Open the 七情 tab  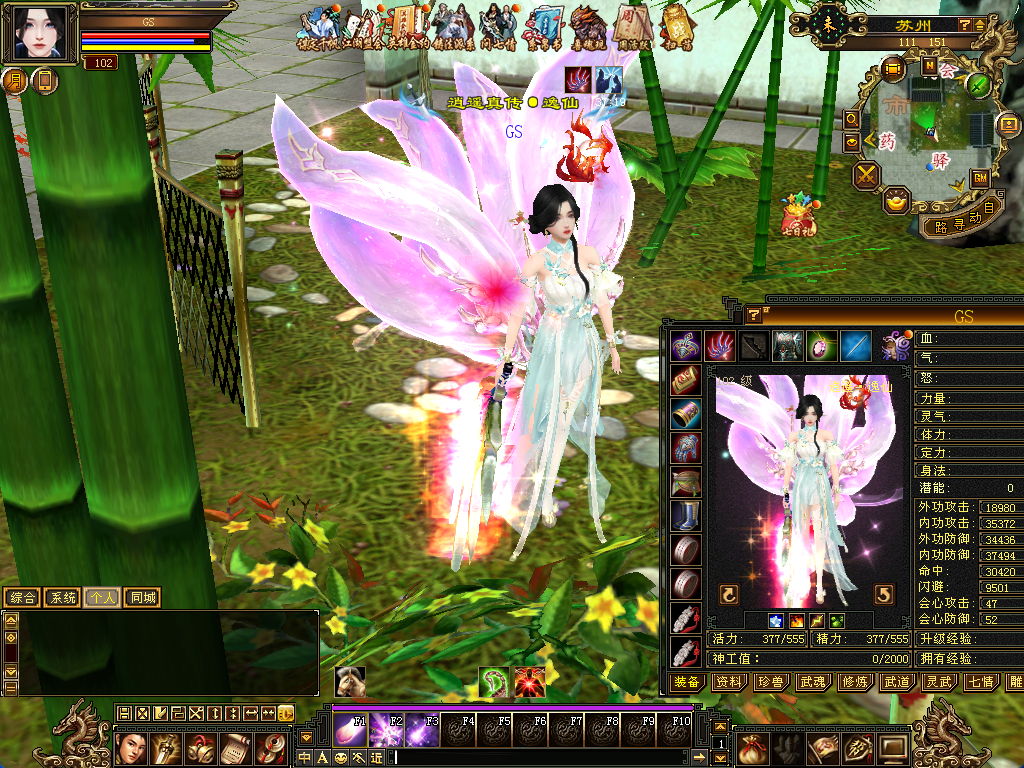pos(981,682)
